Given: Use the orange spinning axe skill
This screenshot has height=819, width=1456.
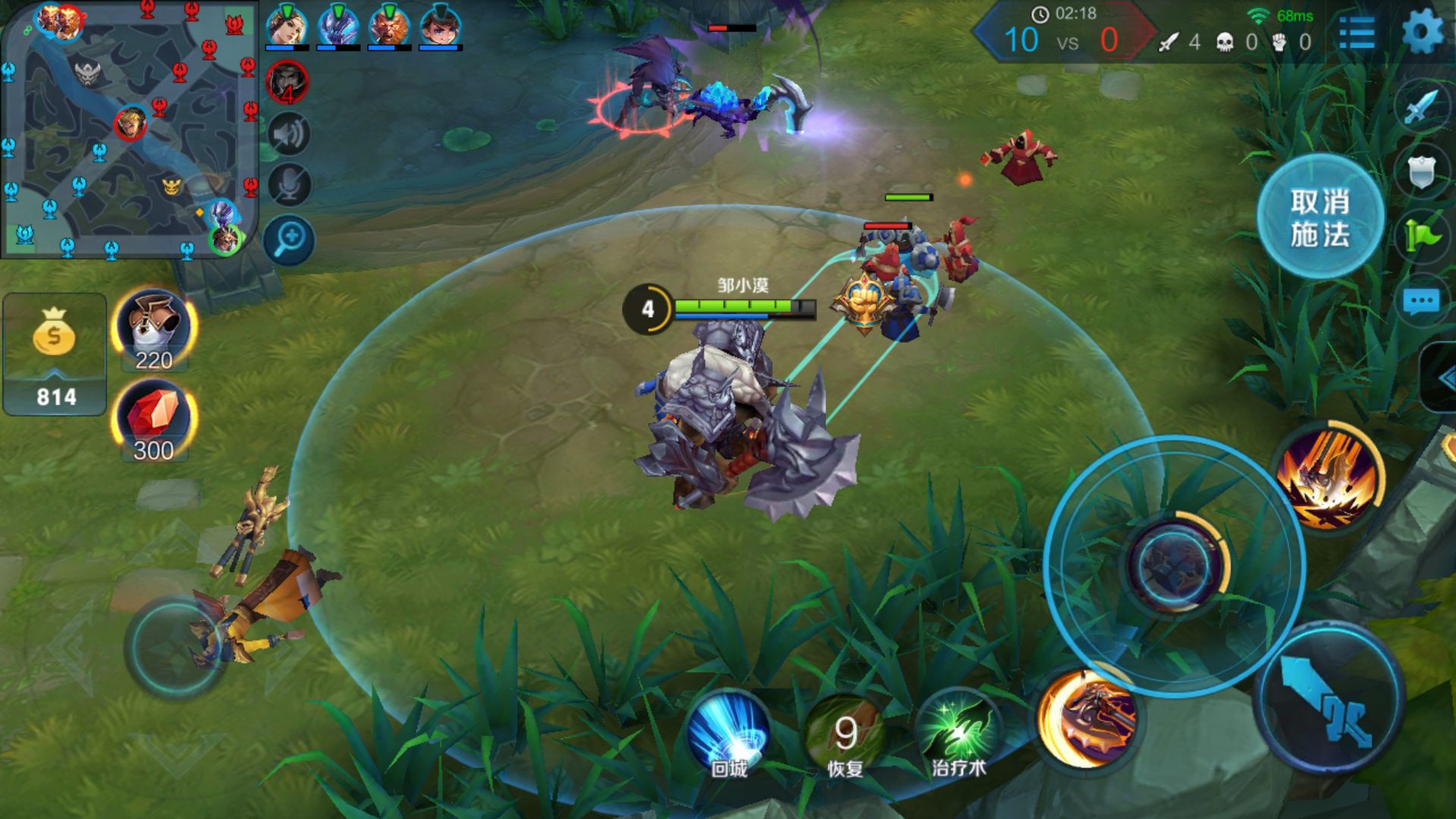Looking at the screenshot, I should click(1087, 717).
